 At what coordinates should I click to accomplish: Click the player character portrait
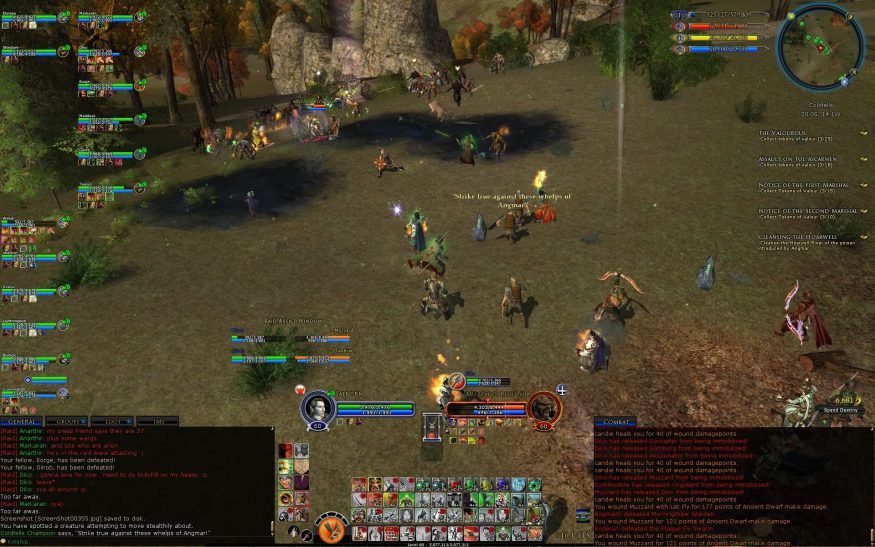coord(317,407)
